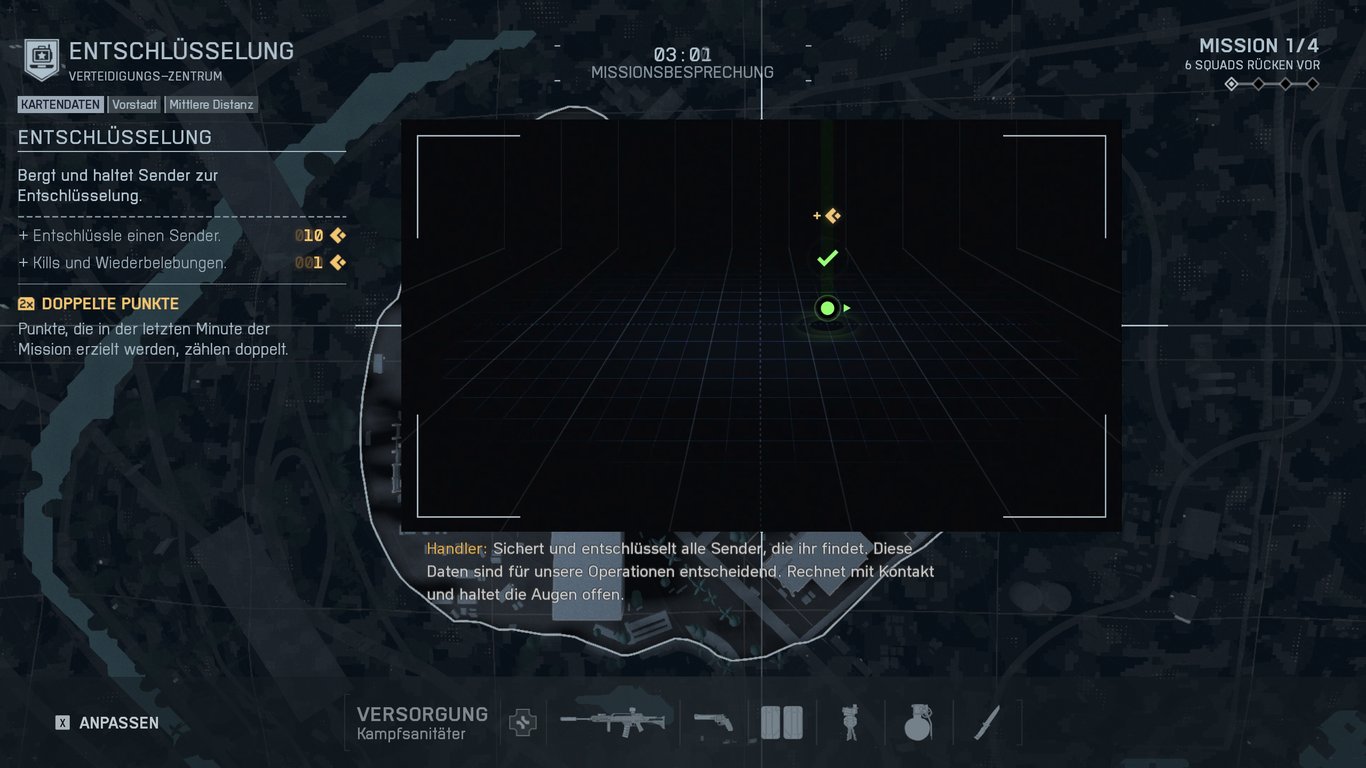Select the Vorstadt tab
This screenshot has width=1366, height=768.
(134, 104)
